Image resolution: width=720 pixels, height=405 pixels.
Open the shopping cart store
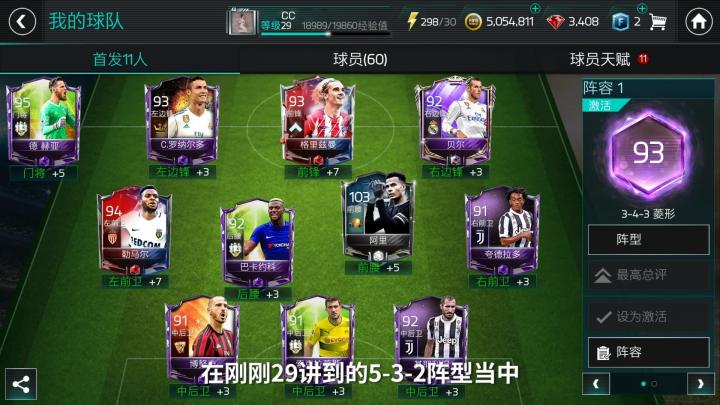tap(658, 21)
